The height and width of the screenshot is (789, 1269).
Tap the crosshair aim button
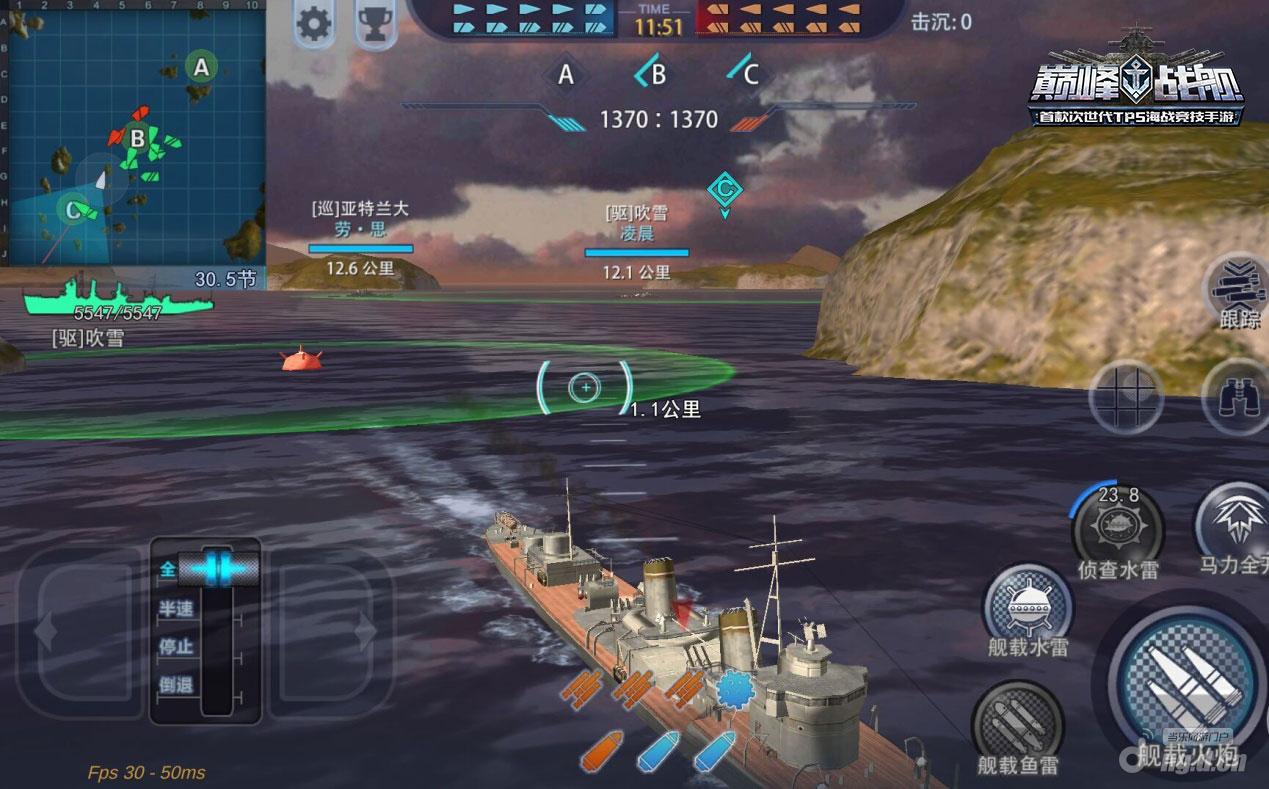coord(1125,397)
